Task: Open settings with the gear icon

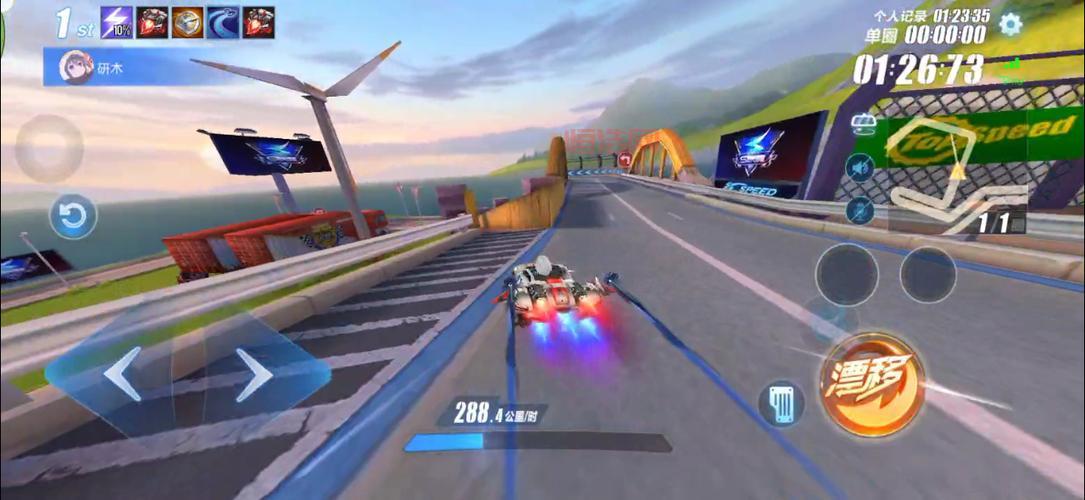Action: coord(1011,24)
